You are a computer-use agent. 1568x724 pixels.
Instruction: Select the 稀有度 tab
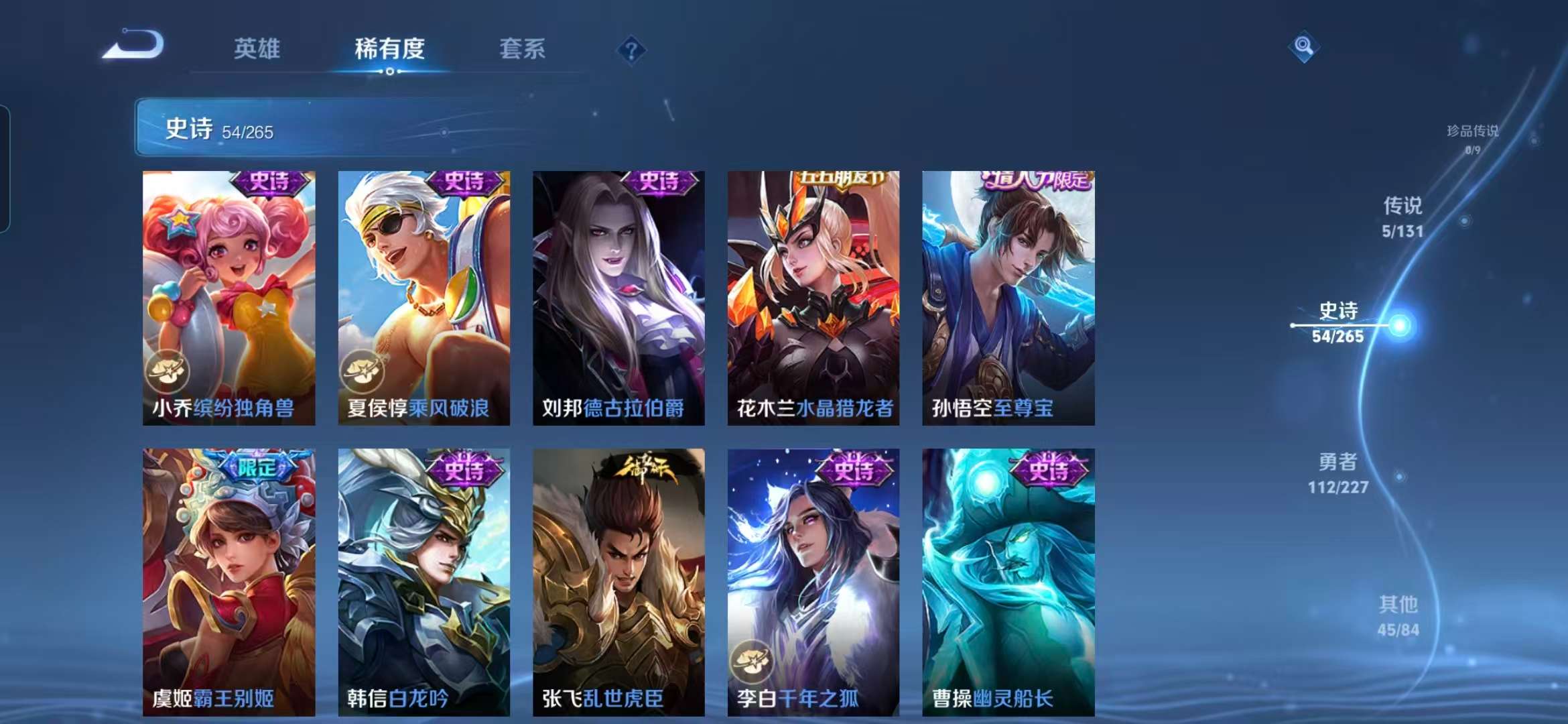[389, 49]
